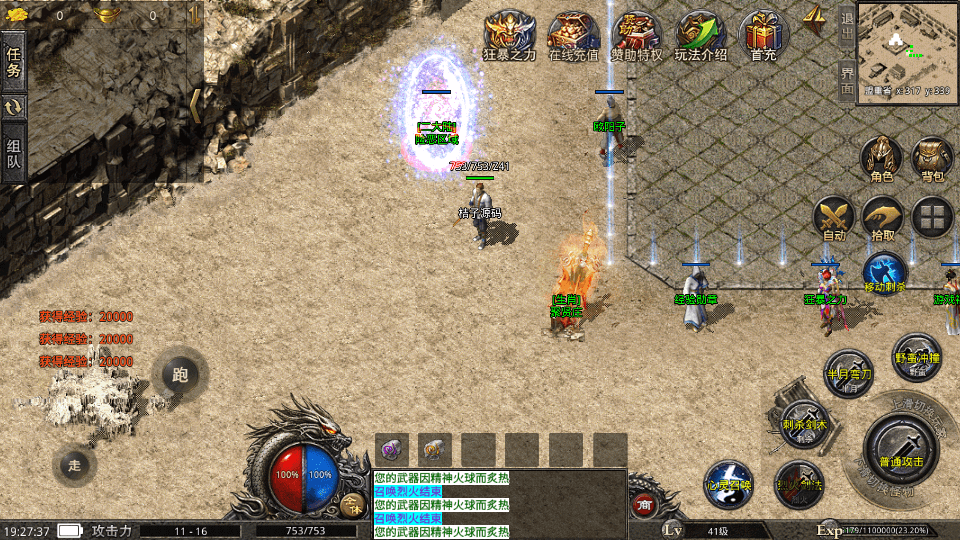Open the 首充 gift box offer

(x=763, y=37)
